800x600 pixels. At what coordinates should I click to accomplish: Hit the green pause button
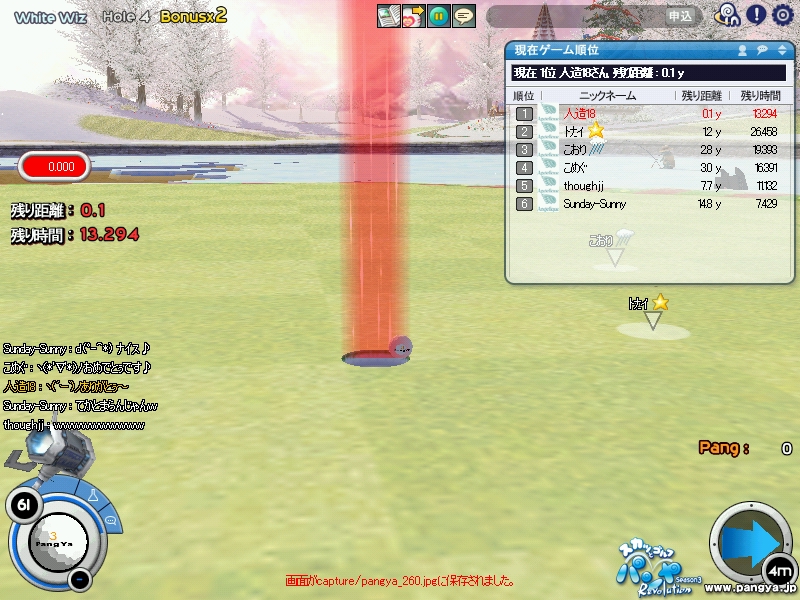438,16
